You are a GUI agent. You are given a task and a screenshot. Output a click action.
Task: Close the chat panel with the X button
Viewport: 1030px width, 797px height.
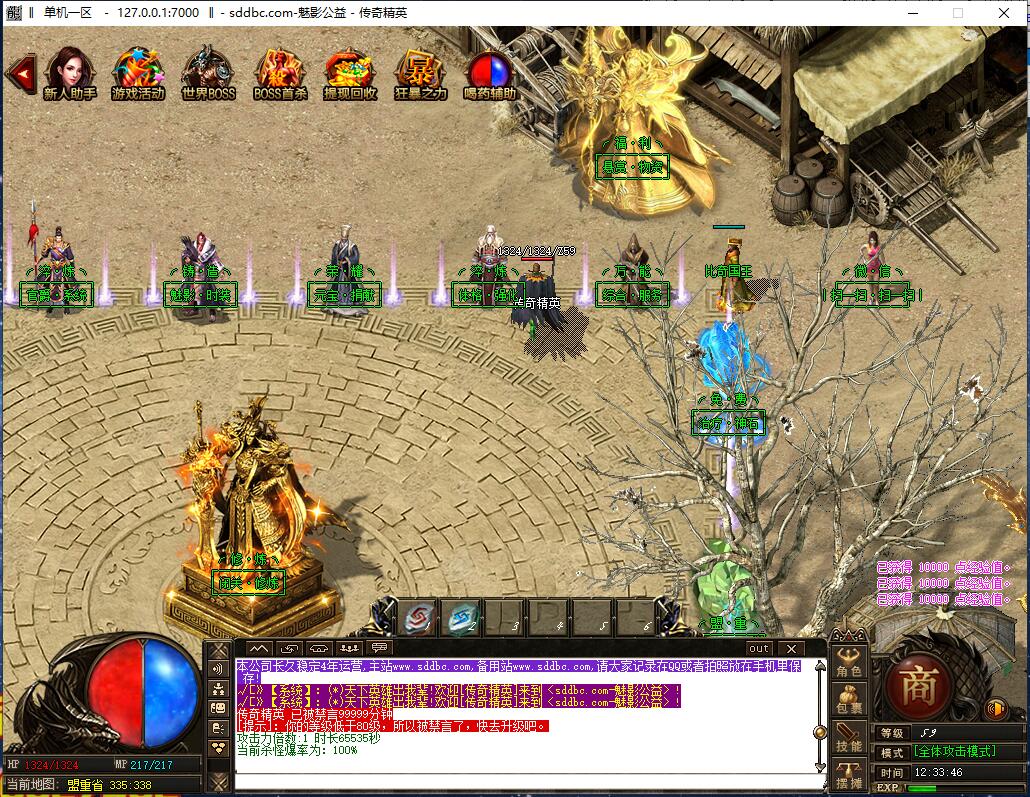[790, 649]
